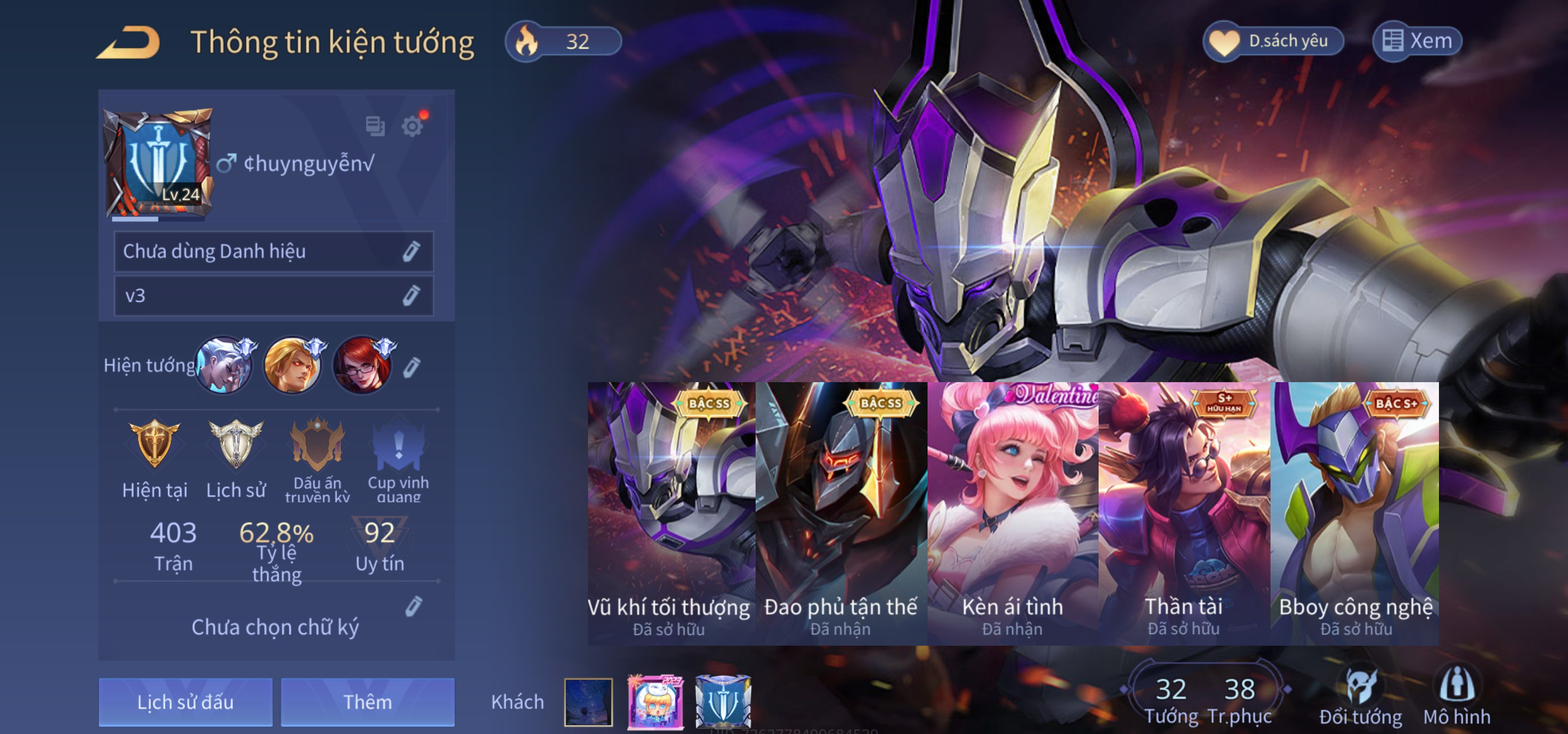Click the Xem view button
This screenshot has width=1568, height=734.
(x=1417, y=42)
